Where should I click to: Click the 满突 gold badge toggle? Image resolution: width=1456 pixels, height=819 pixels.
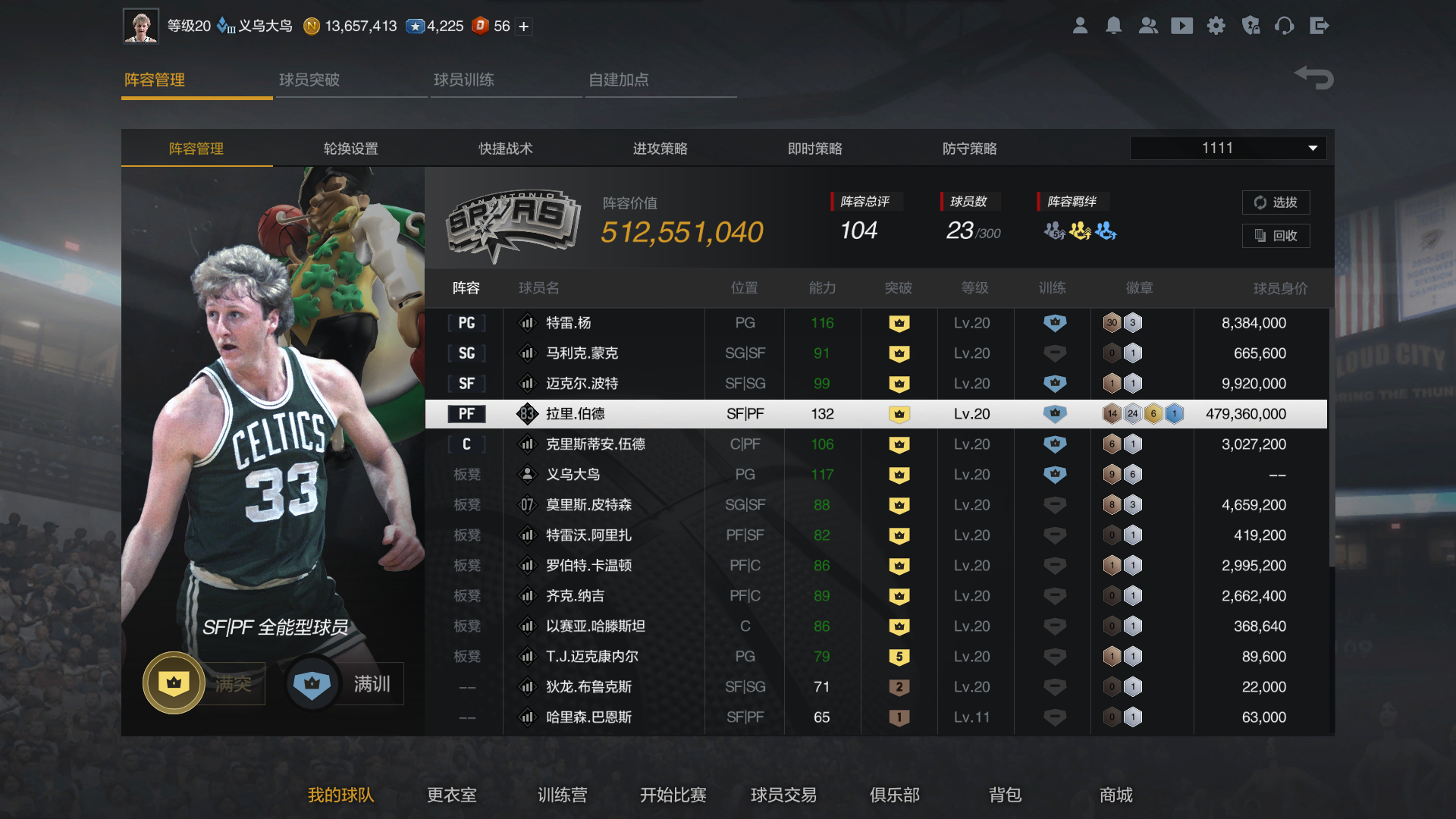click(x=173, y=682)
